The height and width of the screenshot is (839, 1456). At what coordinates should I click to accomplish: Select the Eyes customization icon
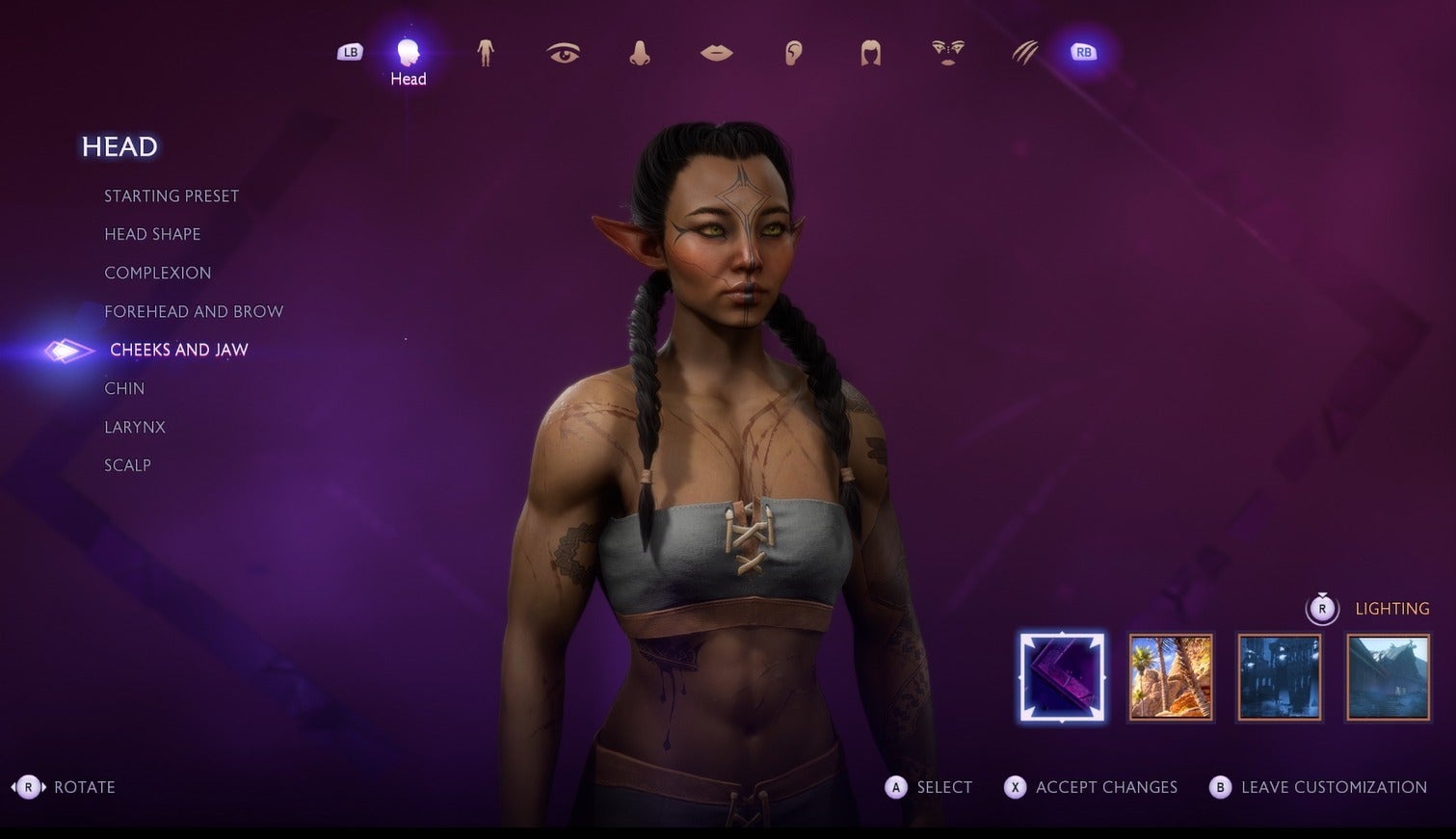(x=563, y=53)
